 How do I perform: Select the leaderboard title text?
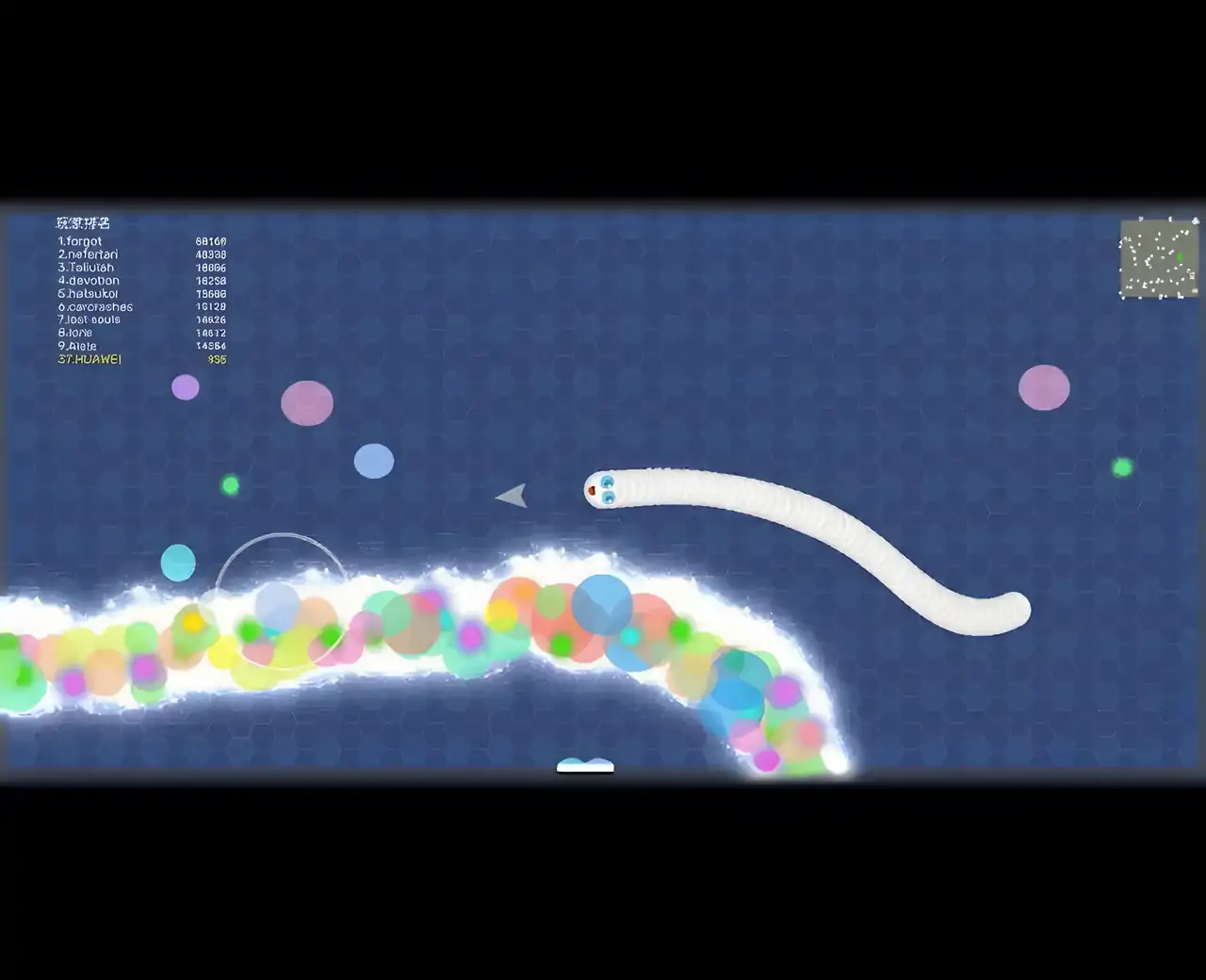pos(82,222)
